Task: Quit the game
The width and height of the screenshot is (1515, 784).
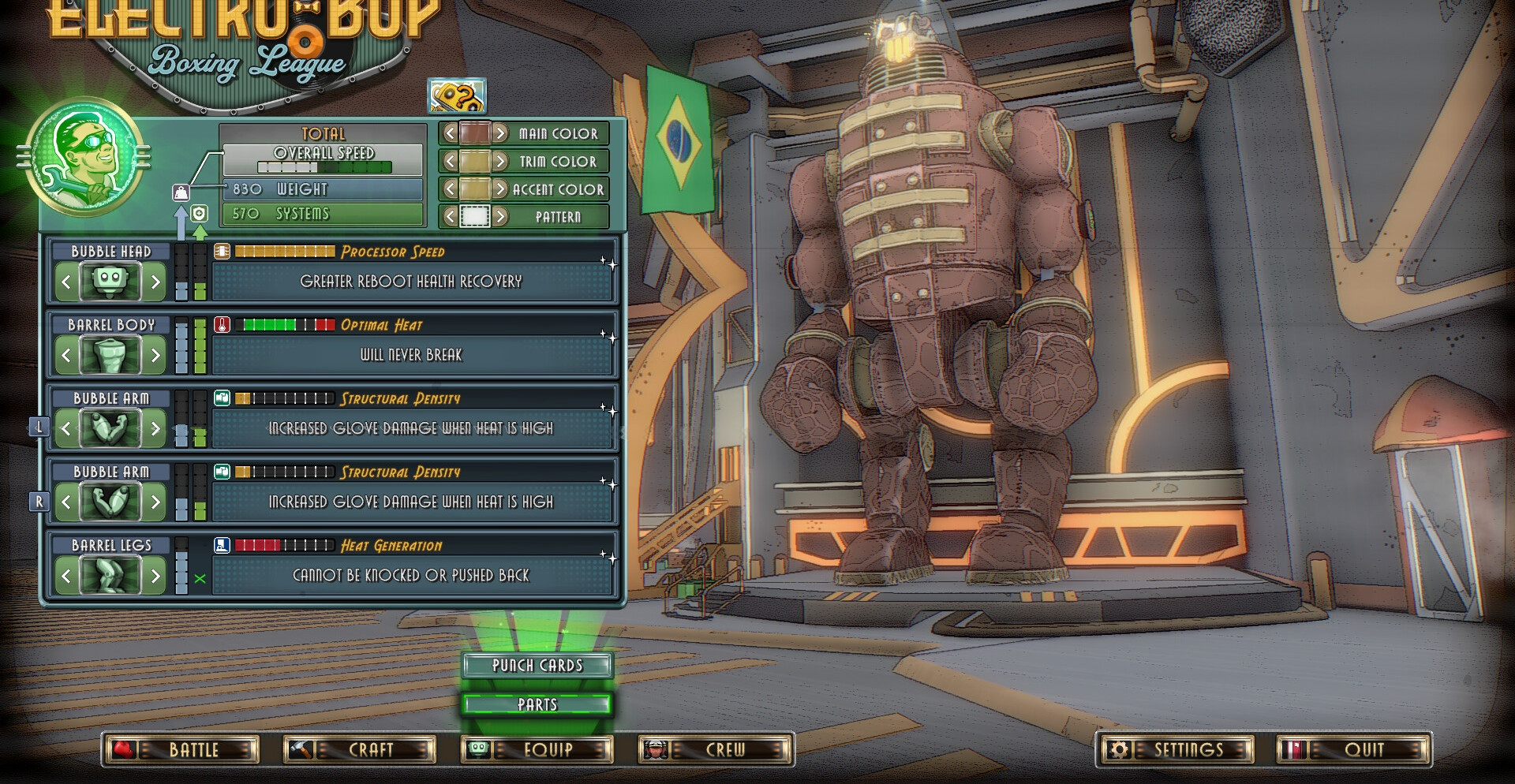Action: coord(1353,749)
